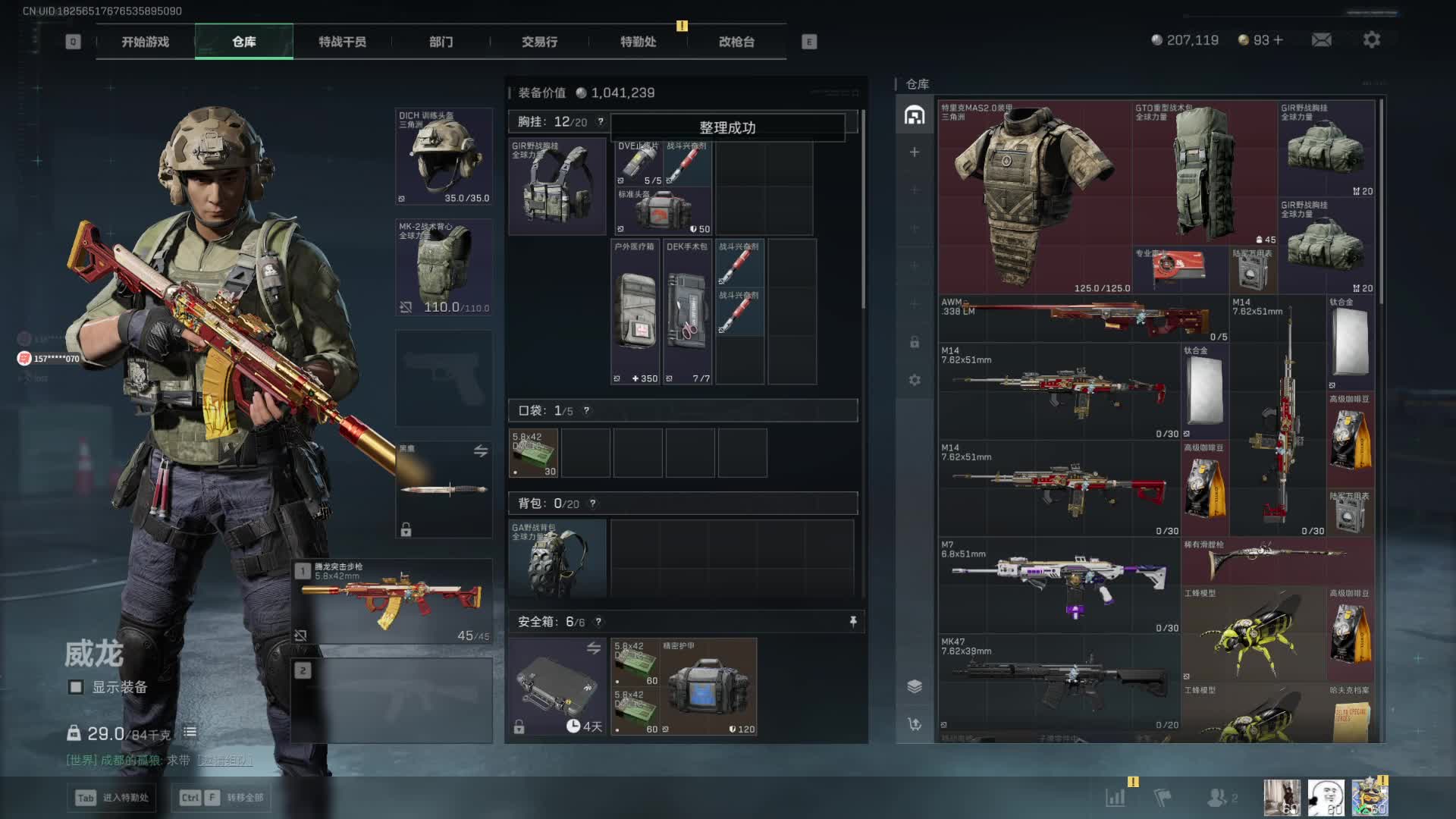Pick the DEK手术包 surgical kit

pos(687,312)
